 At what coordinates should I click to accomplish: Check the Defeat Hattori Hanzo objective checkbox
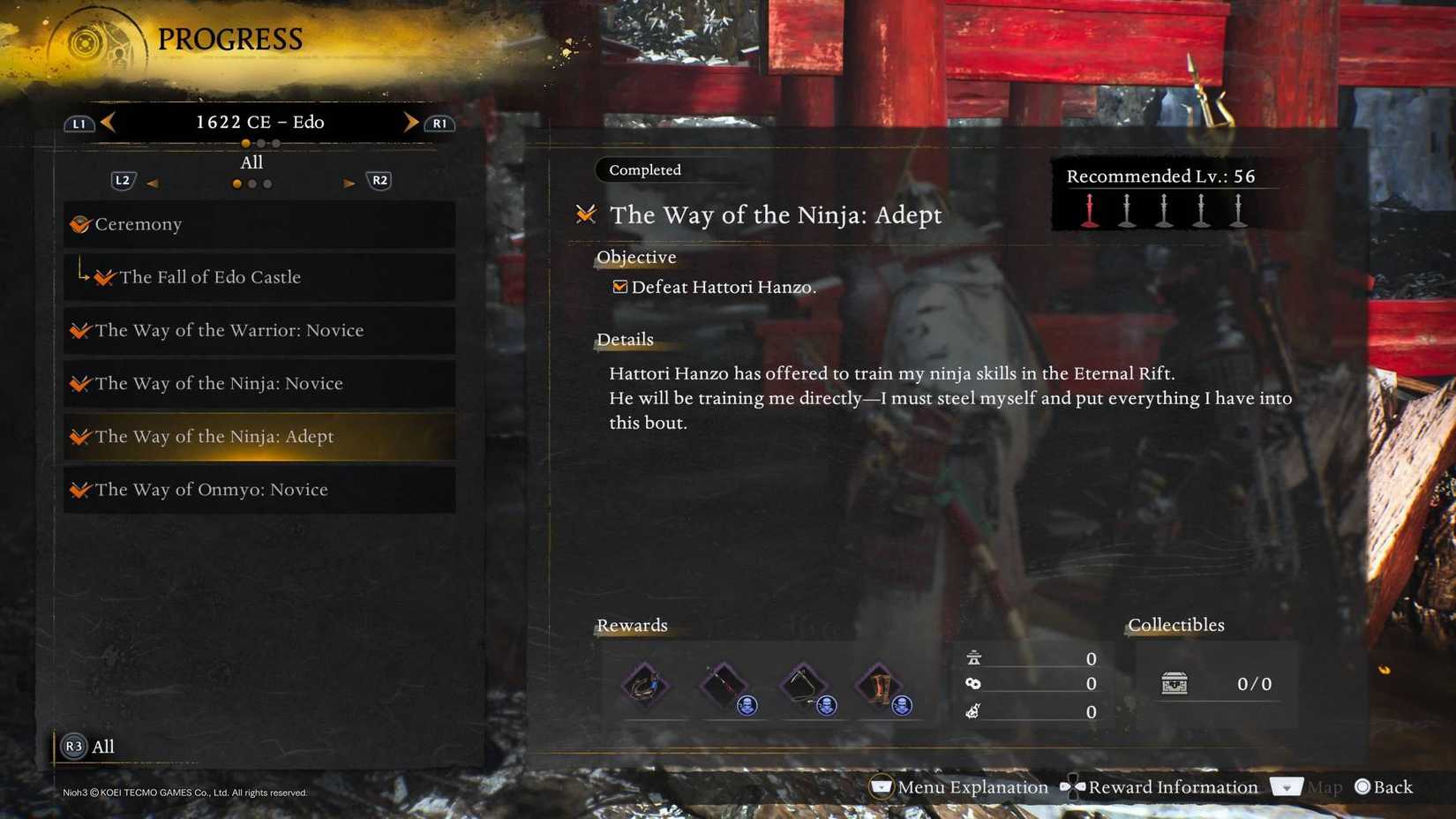620,286
